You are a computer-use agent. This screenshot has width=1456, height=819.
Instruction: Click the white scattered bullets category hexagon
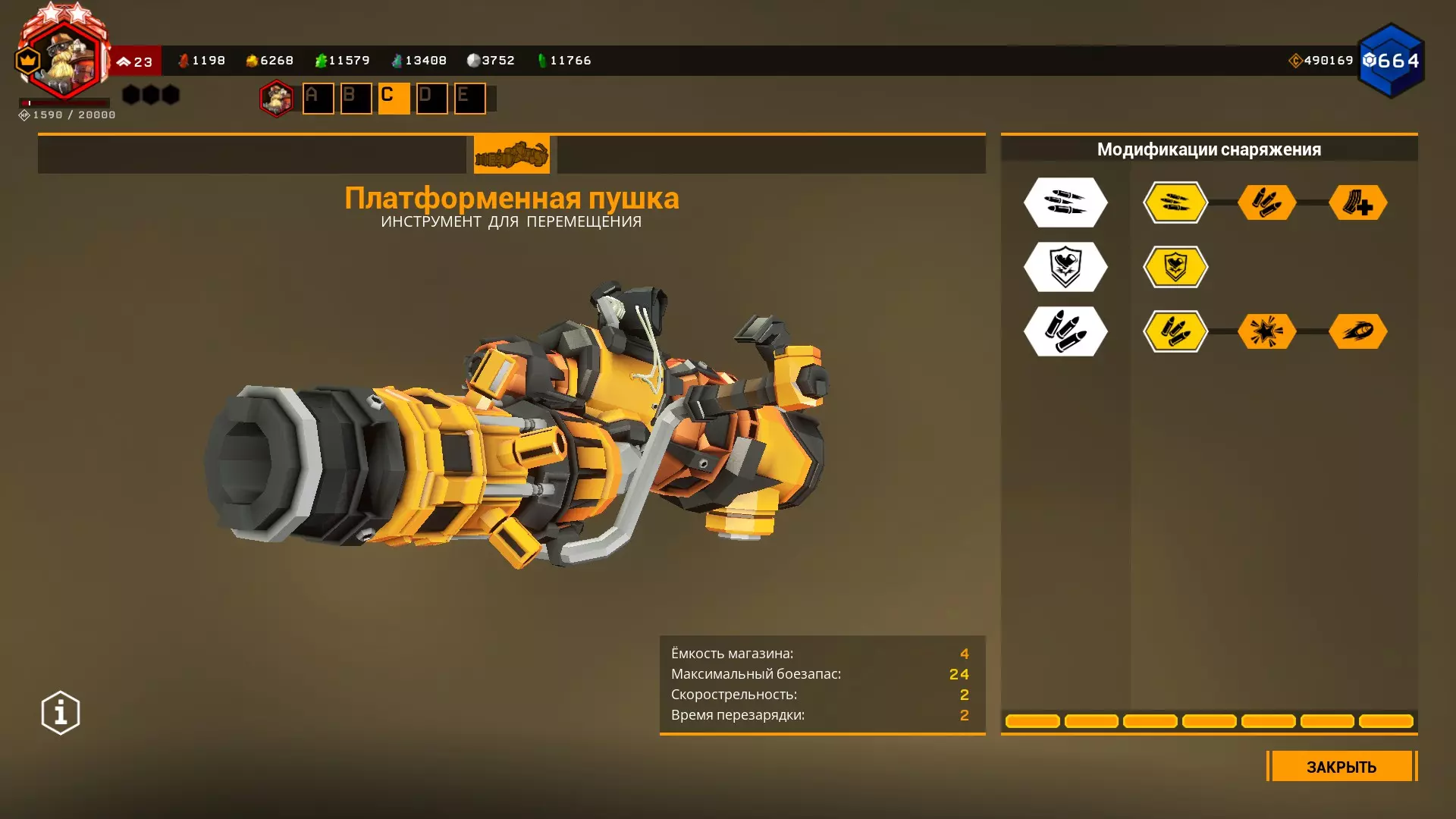coord(1065,202)
